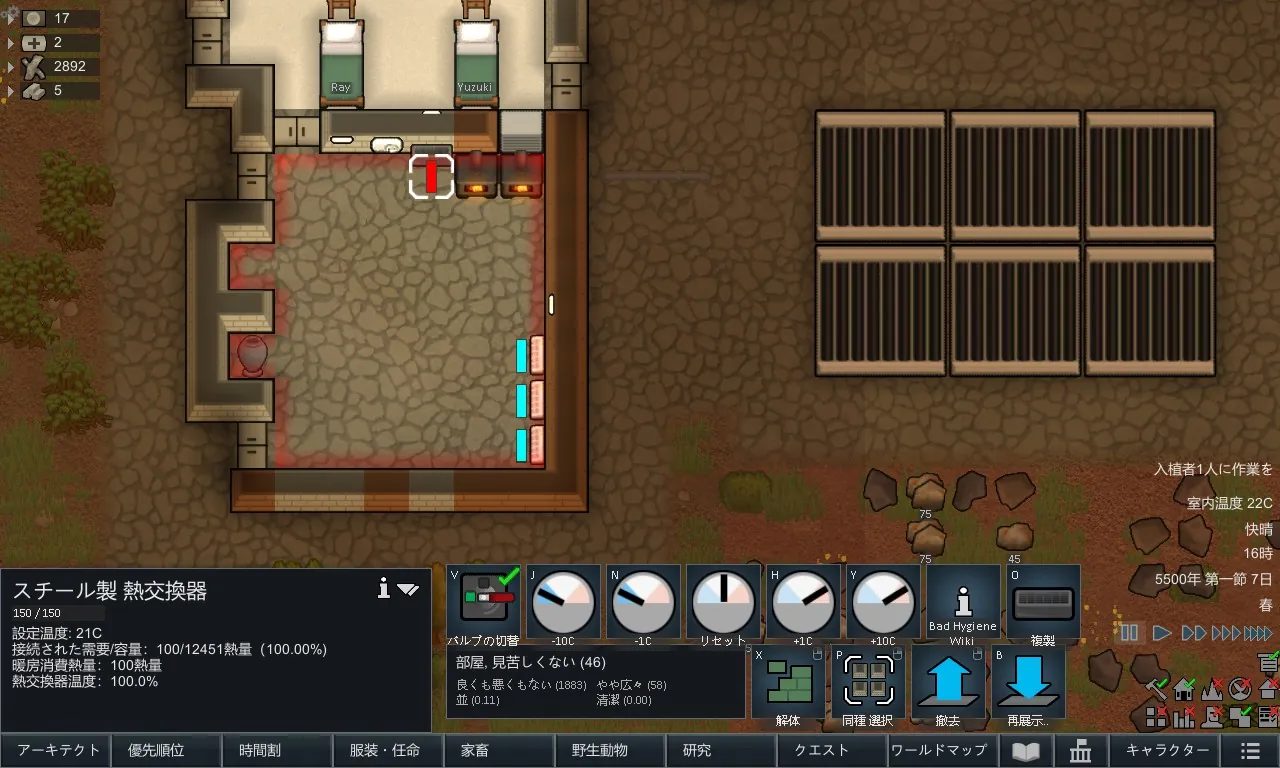Open the アーキテクト menu tab
The width and height of the screenshot is (1280, 768).
click(x=58, y=750)
